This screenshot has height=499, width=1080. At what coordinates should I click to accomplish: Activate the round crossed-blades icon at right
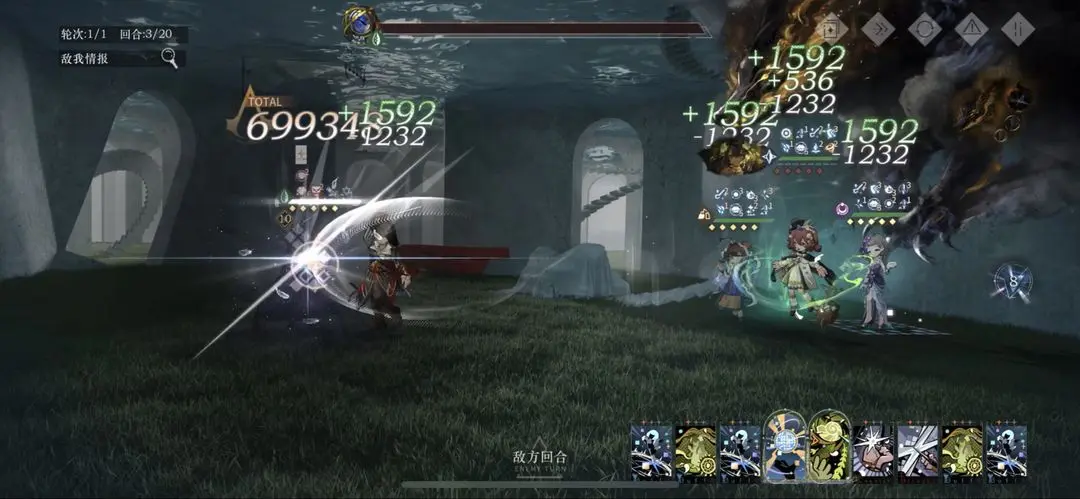pyautogui.click(x=1013, y=281)
